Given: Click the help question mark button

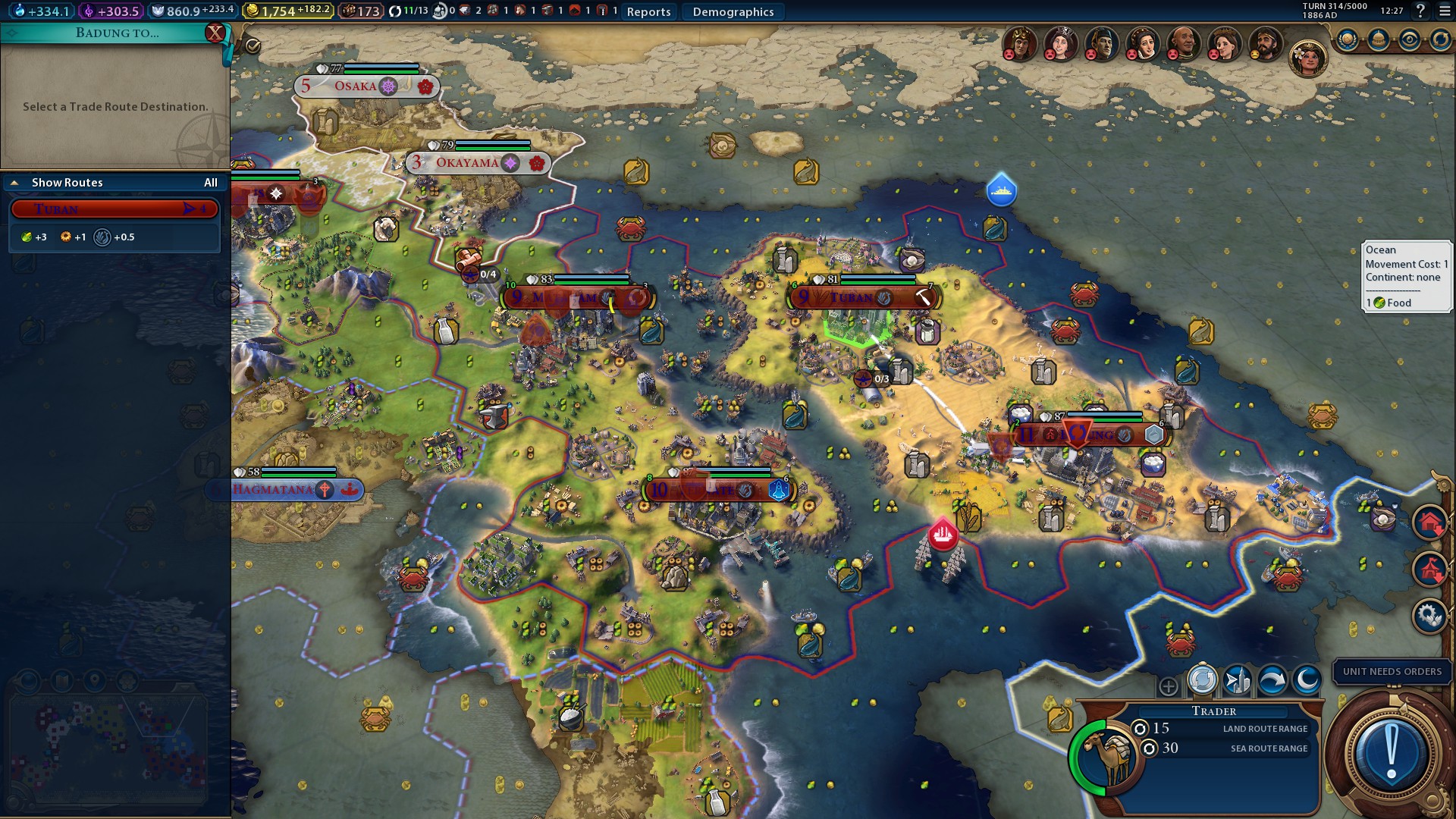Looking at the screenshot, I should [1420, 11].
